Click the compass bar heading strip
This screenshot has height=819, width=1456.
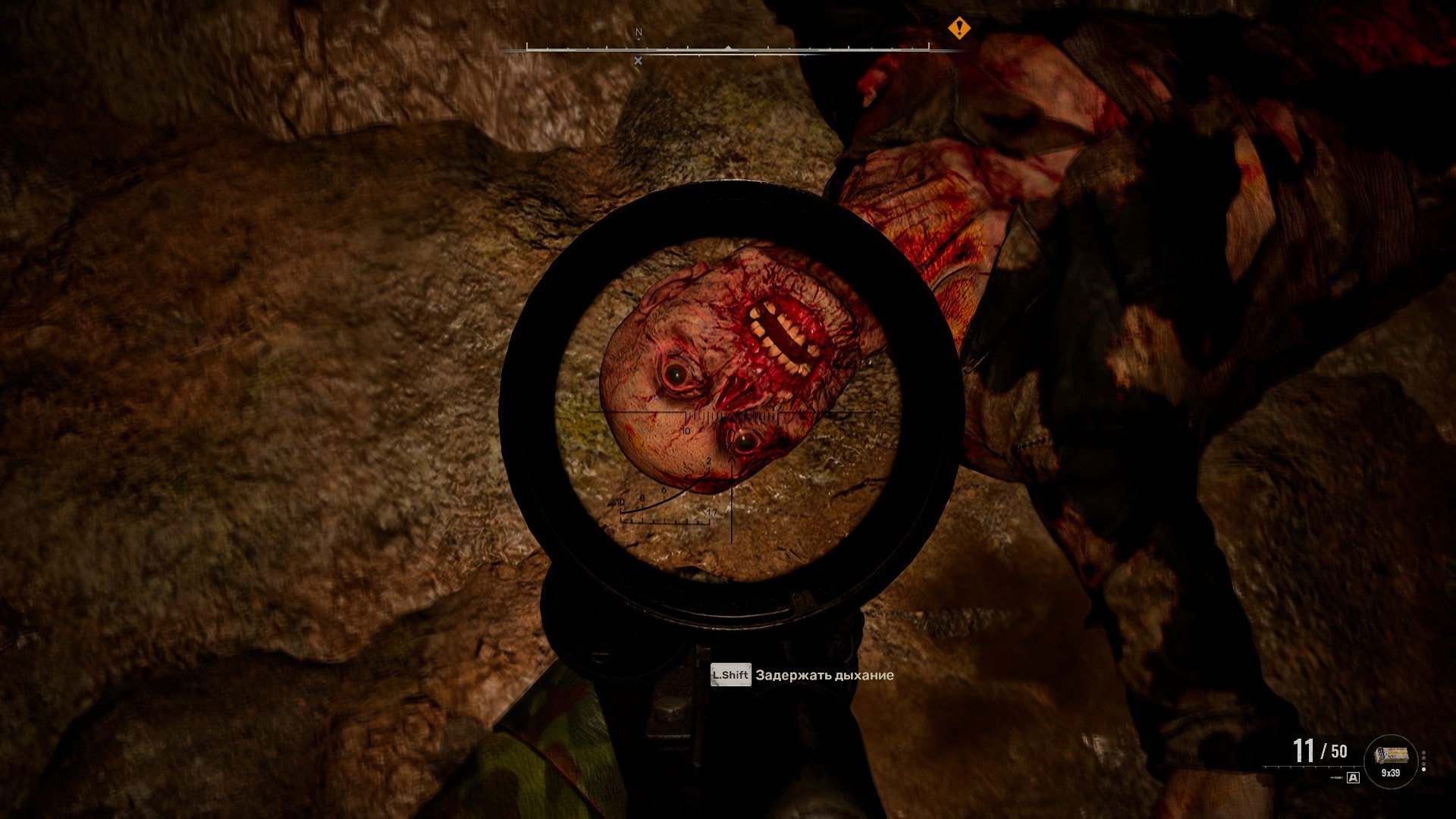coord(728,49)
